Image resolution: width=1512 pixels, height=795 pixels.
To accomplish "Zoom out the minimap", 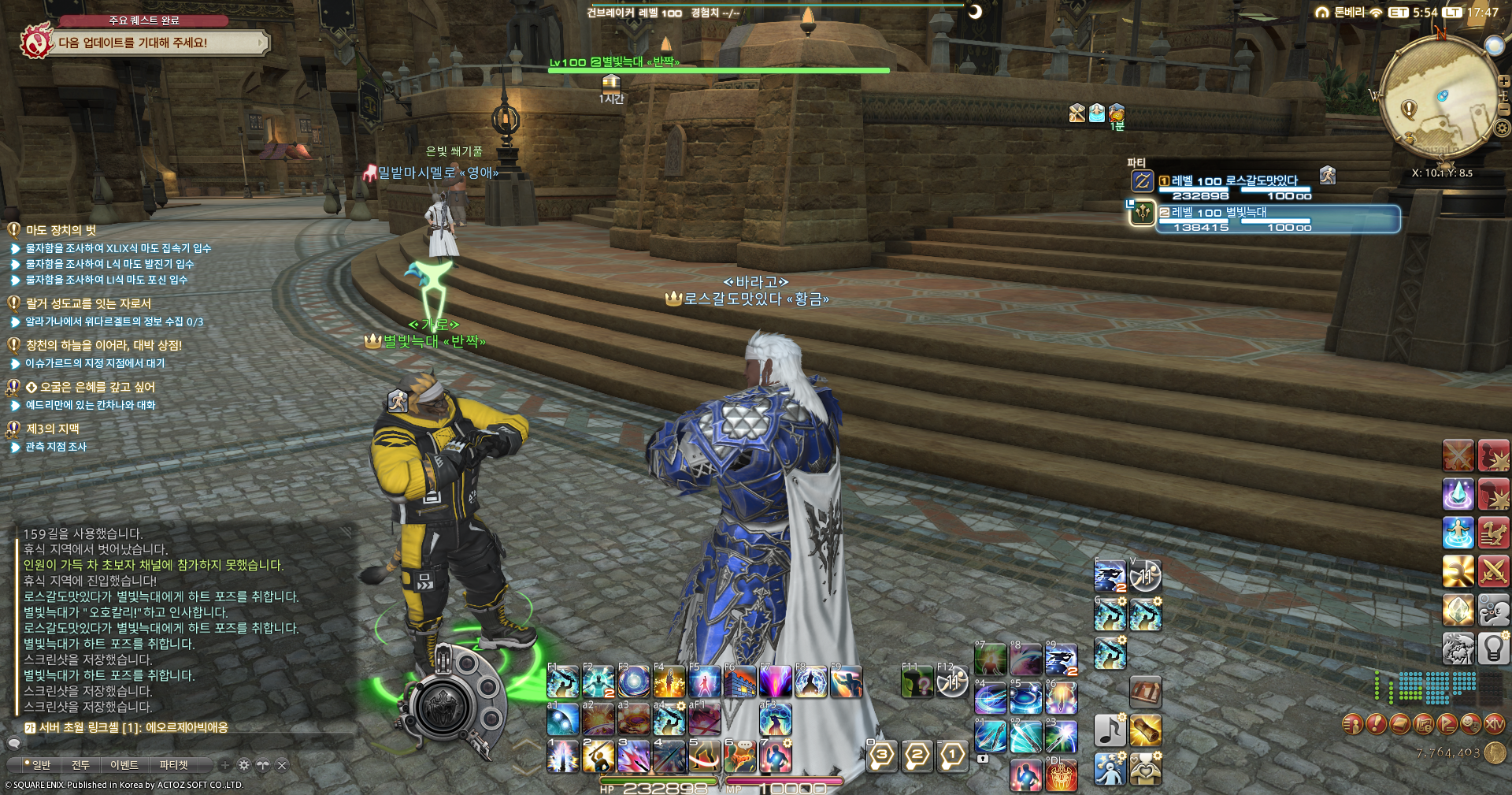I will tap(1503, 110).
